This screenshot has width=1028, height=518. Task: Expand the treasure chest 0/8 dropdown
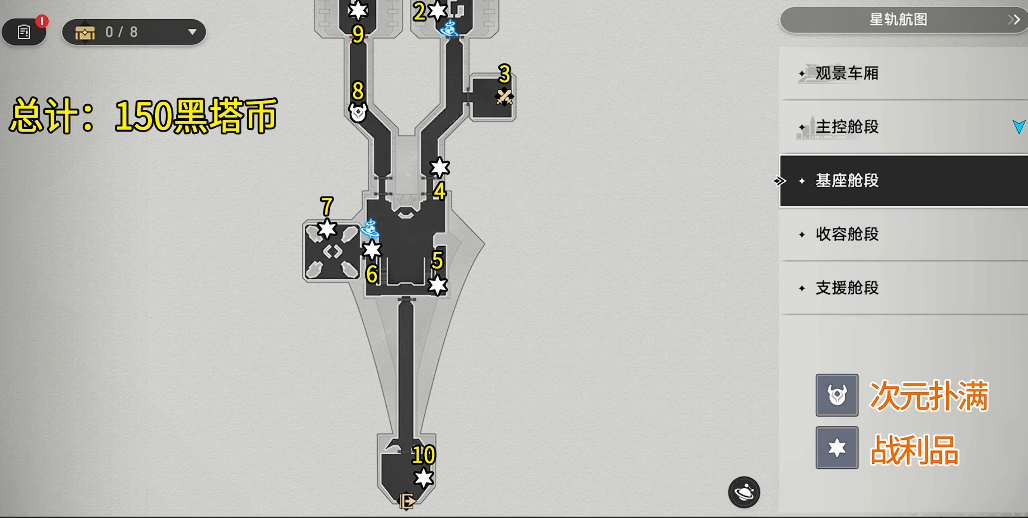(134, 32)
